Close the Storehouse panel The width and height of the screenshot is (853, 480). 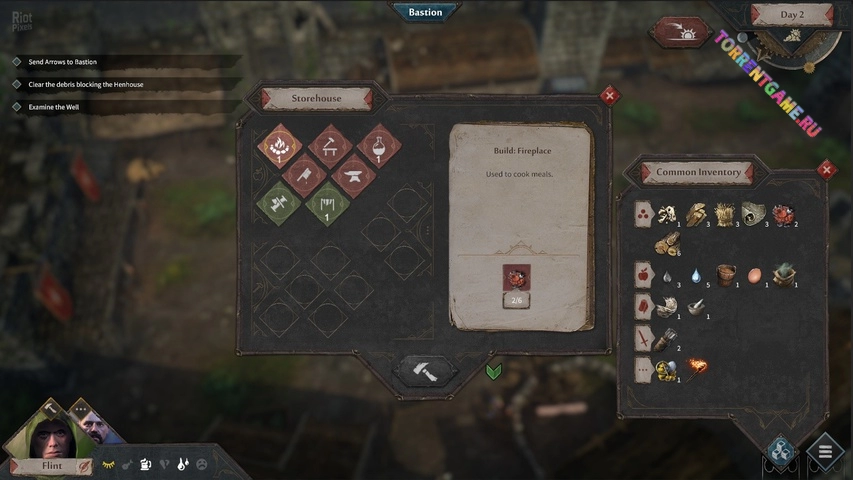tap(609, 96)
